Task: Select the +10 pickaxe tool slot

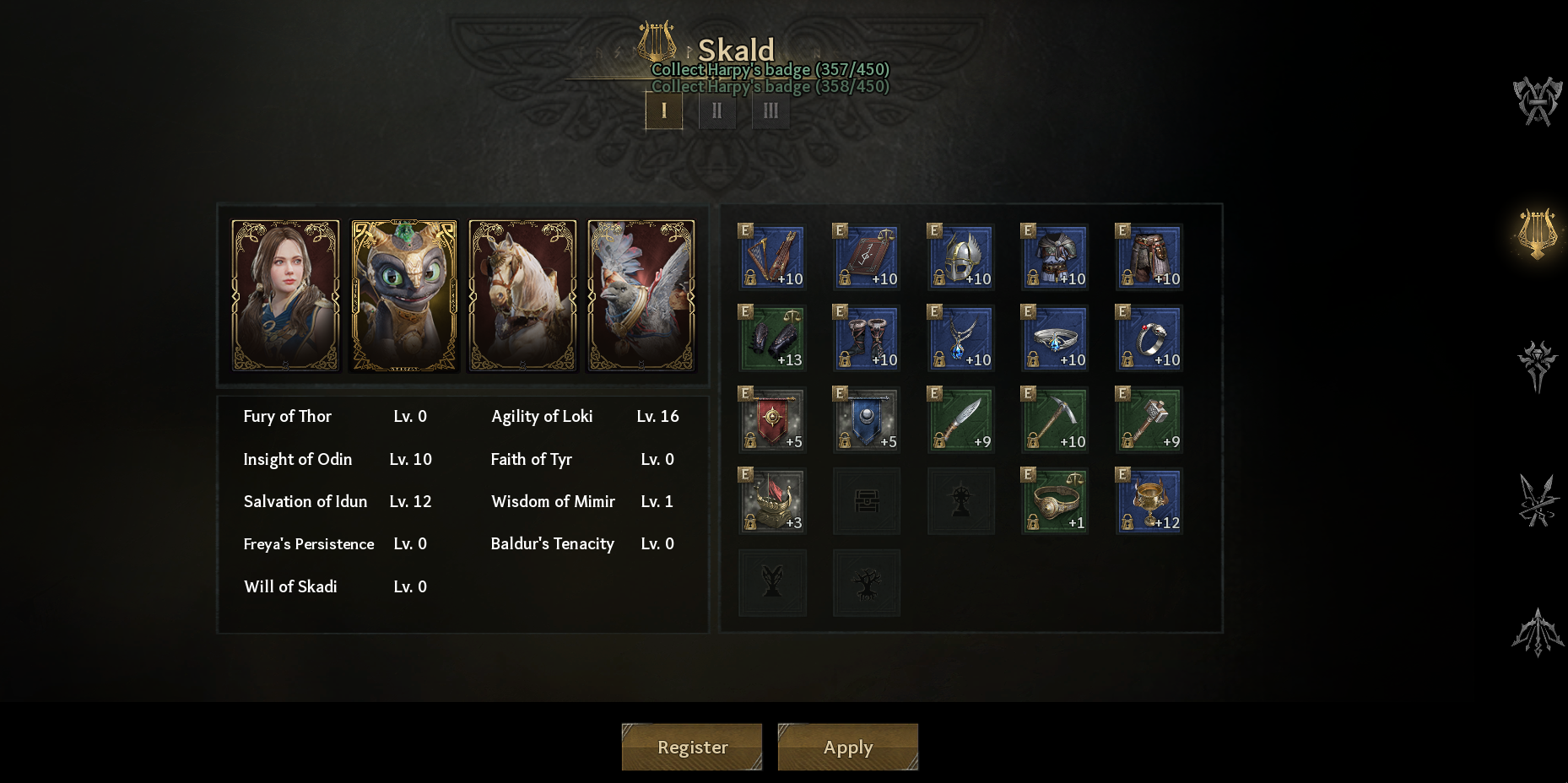Action: [x=1055, y=420]
